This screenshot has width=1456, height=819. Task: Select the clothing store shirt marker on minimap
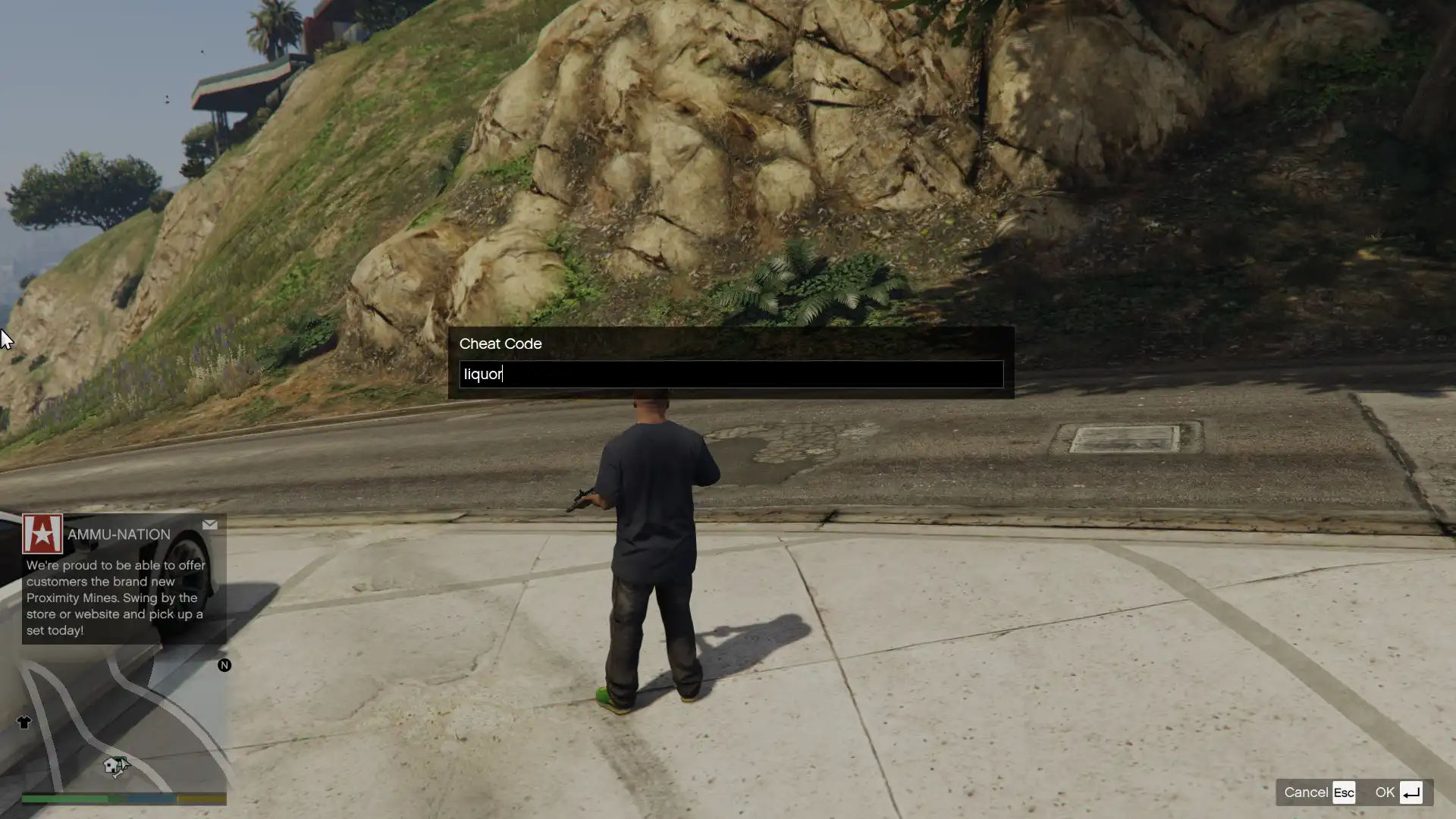click(x=24, y=723)
